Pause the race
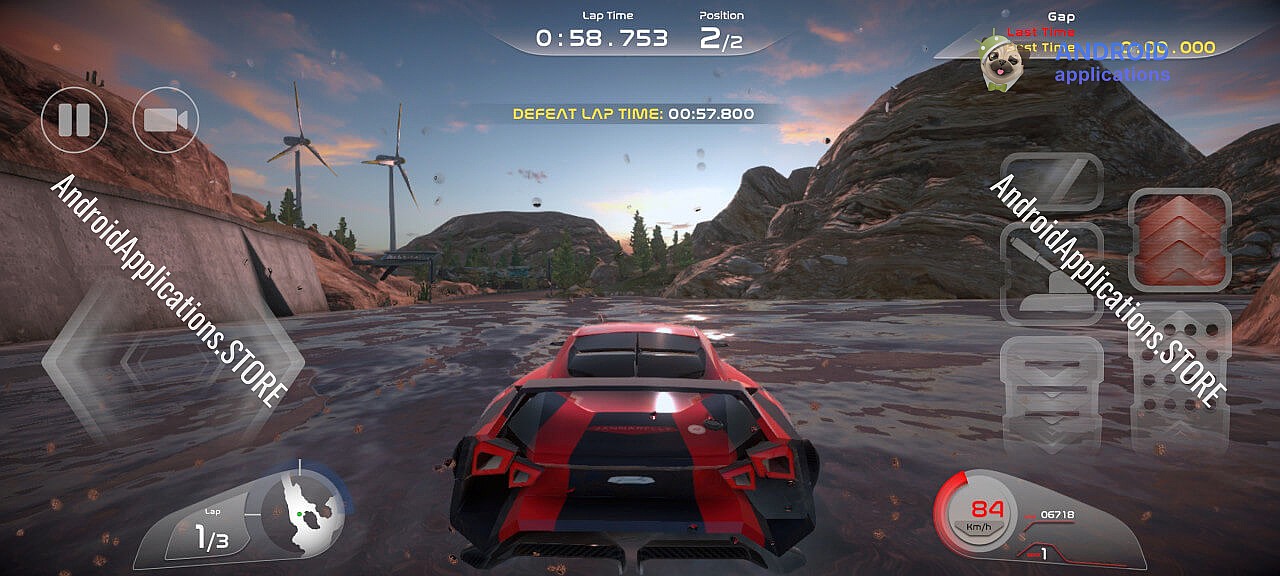 (74, 120)
